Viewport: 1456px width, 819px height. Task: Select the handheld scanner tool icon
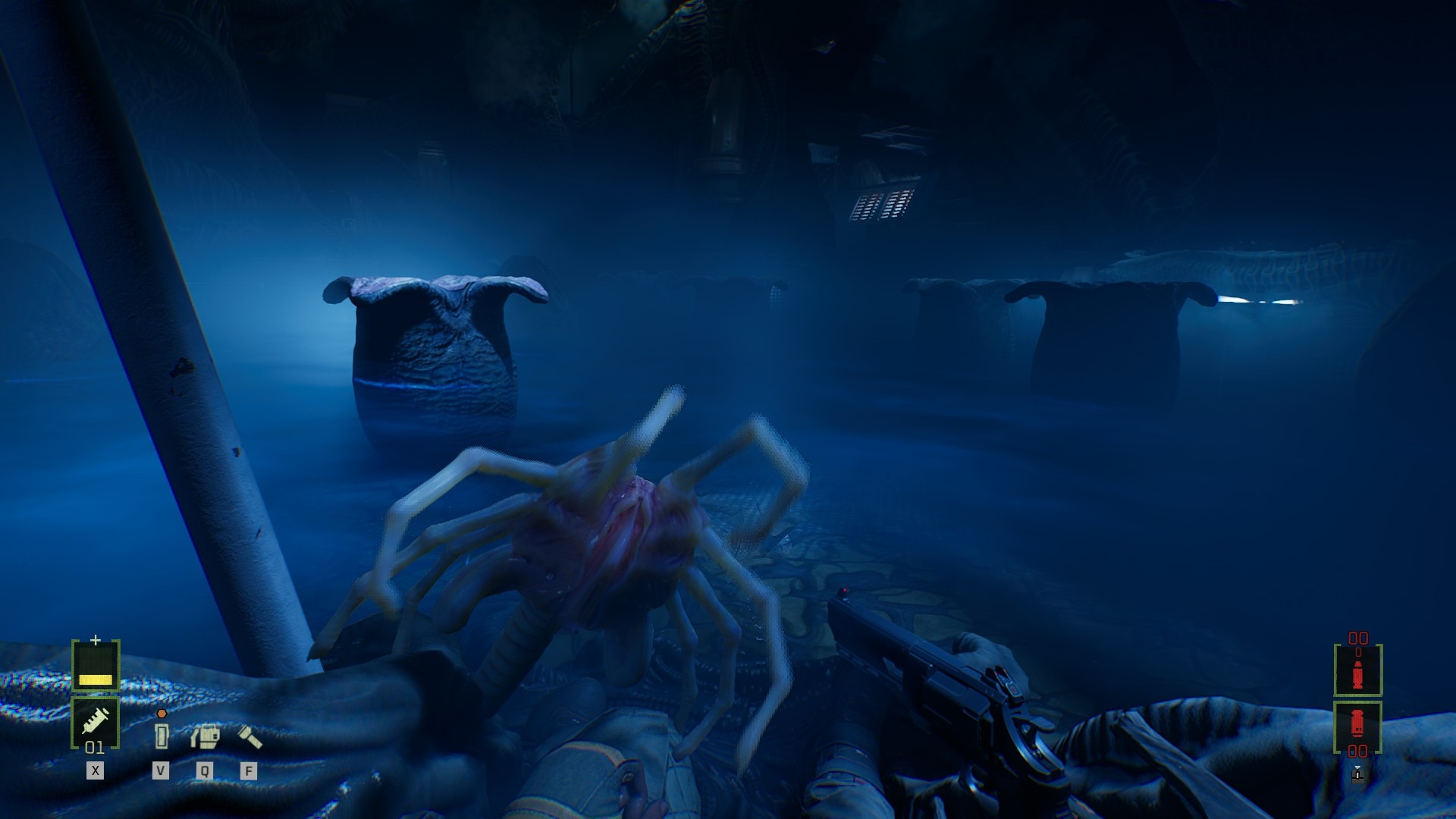click(x=161, y=735)
